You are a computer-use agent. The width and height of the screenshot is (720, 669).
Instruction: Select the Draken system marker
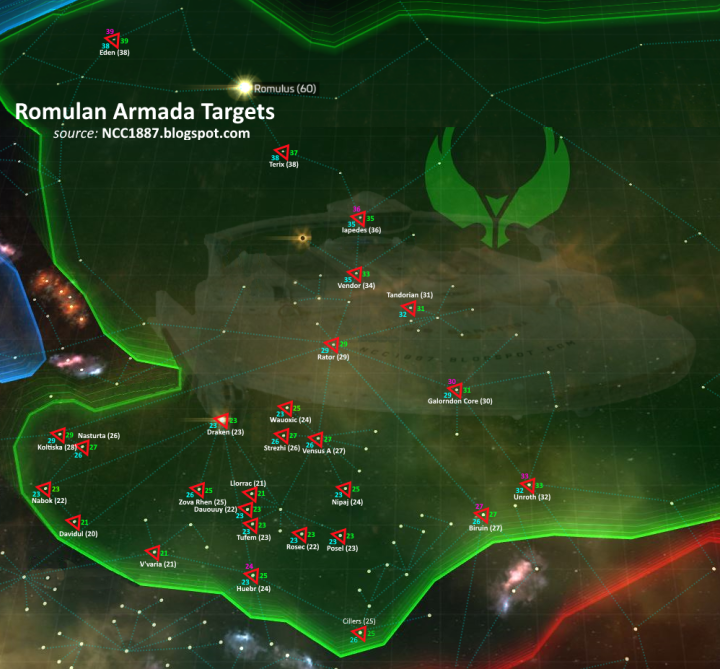pos(222,420)
